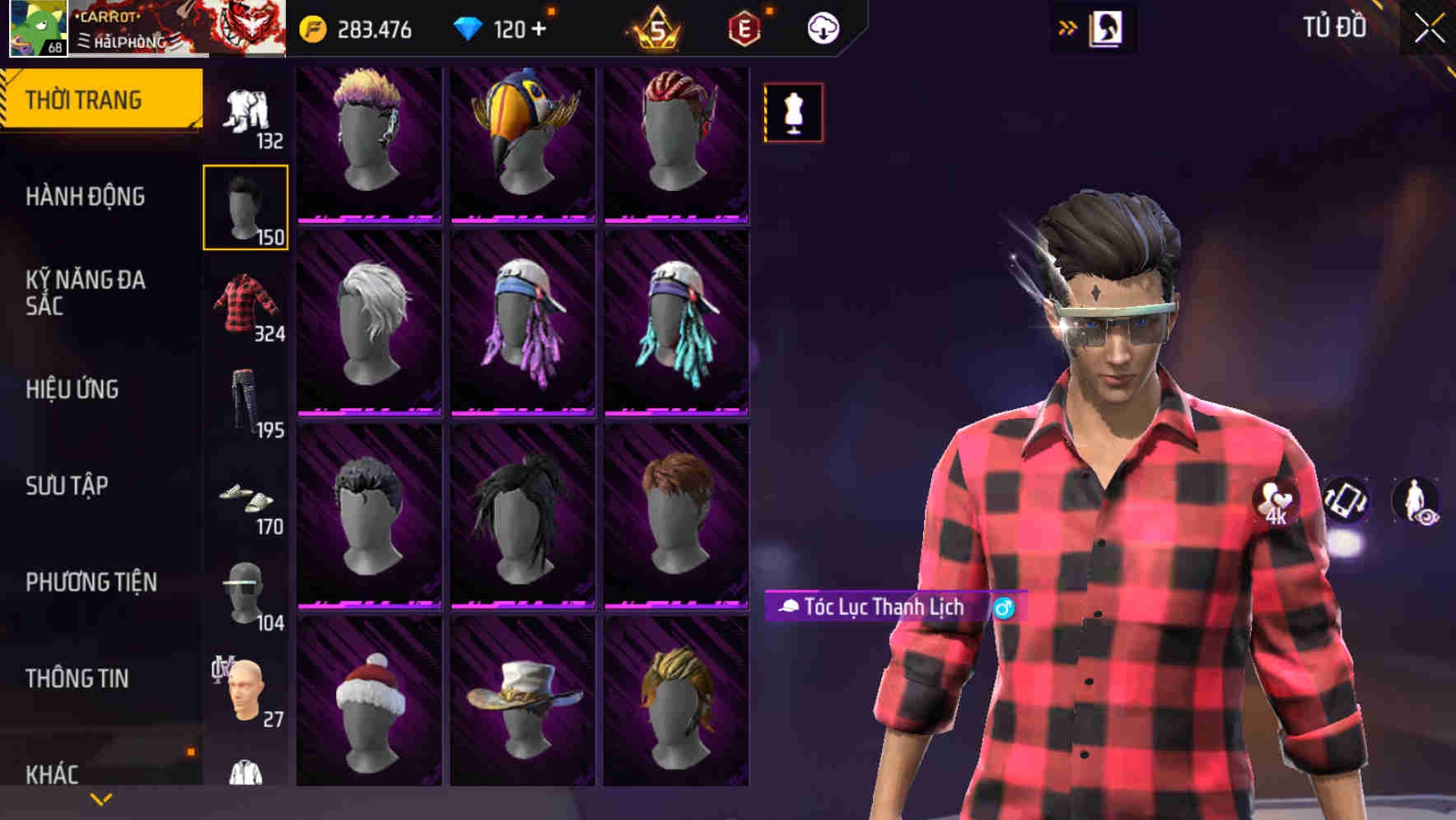This screenshot has height=820, width=1456.
Task: Select the mannequin try-on icon
Action: 792,112
